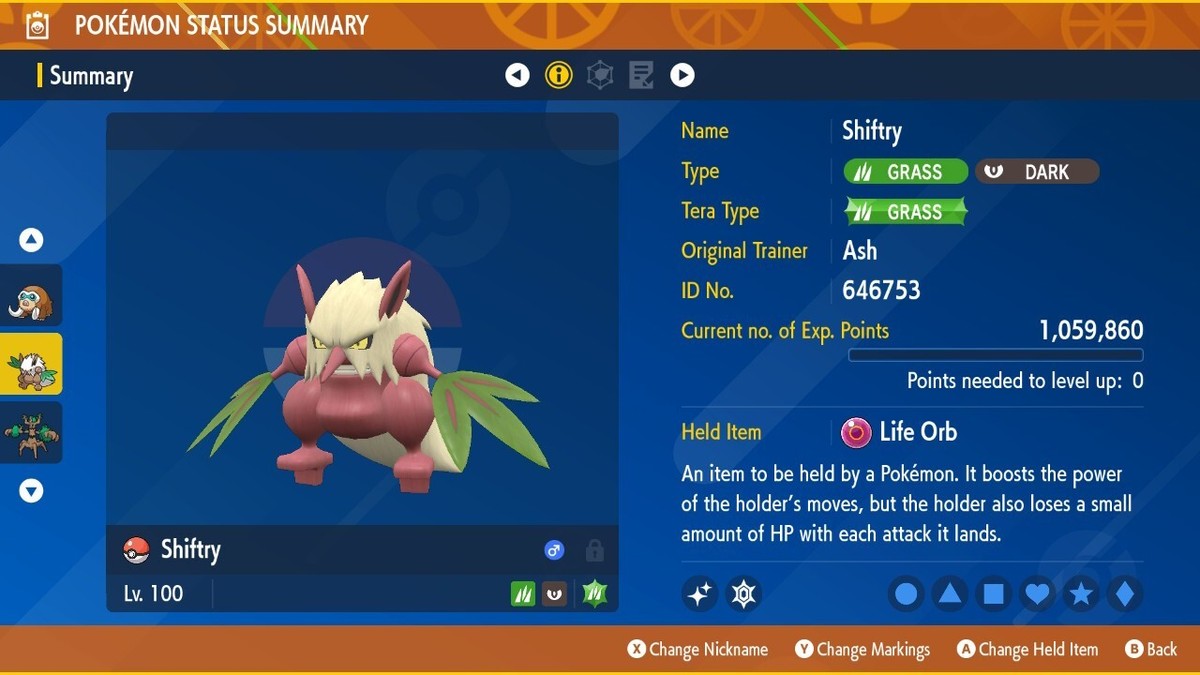Select the Mamoswine party thumbnail
Screen dimensions: 1200x675
[x=31, y=296]
